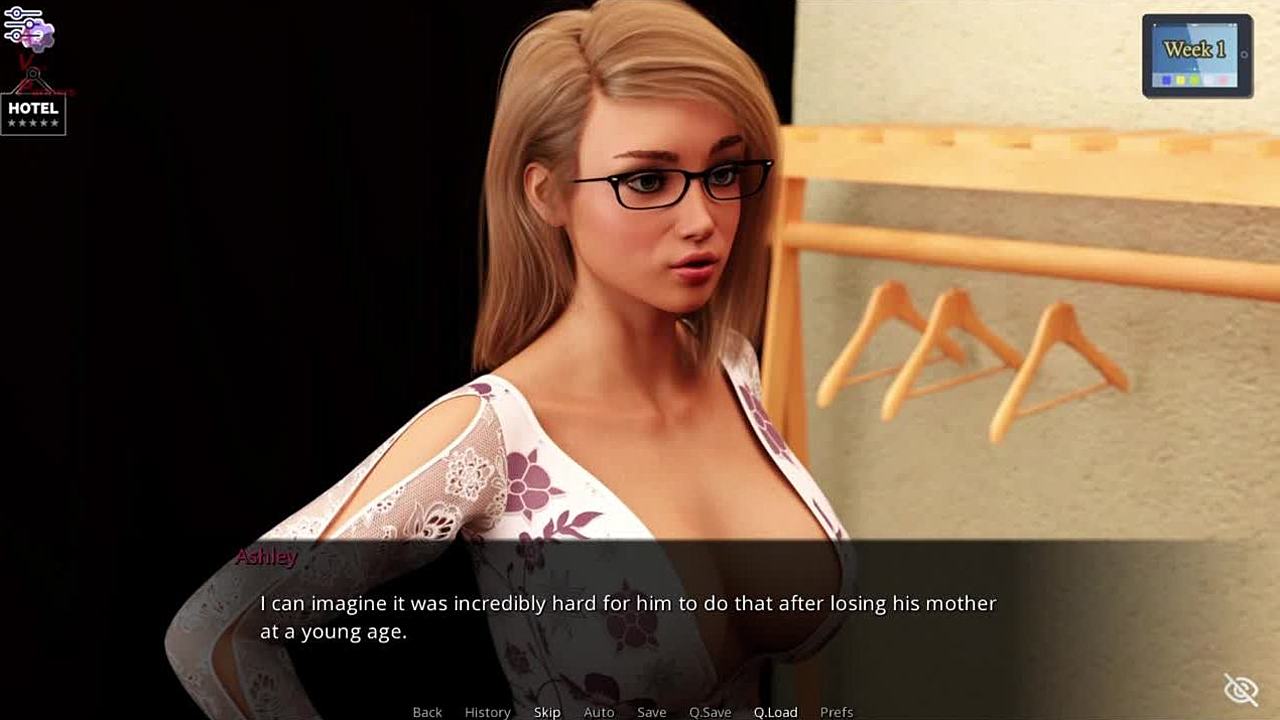The height and width of the screenshot is (720, 1280).
Task: Open the dialogue History
Action: [x=487, y=712]
